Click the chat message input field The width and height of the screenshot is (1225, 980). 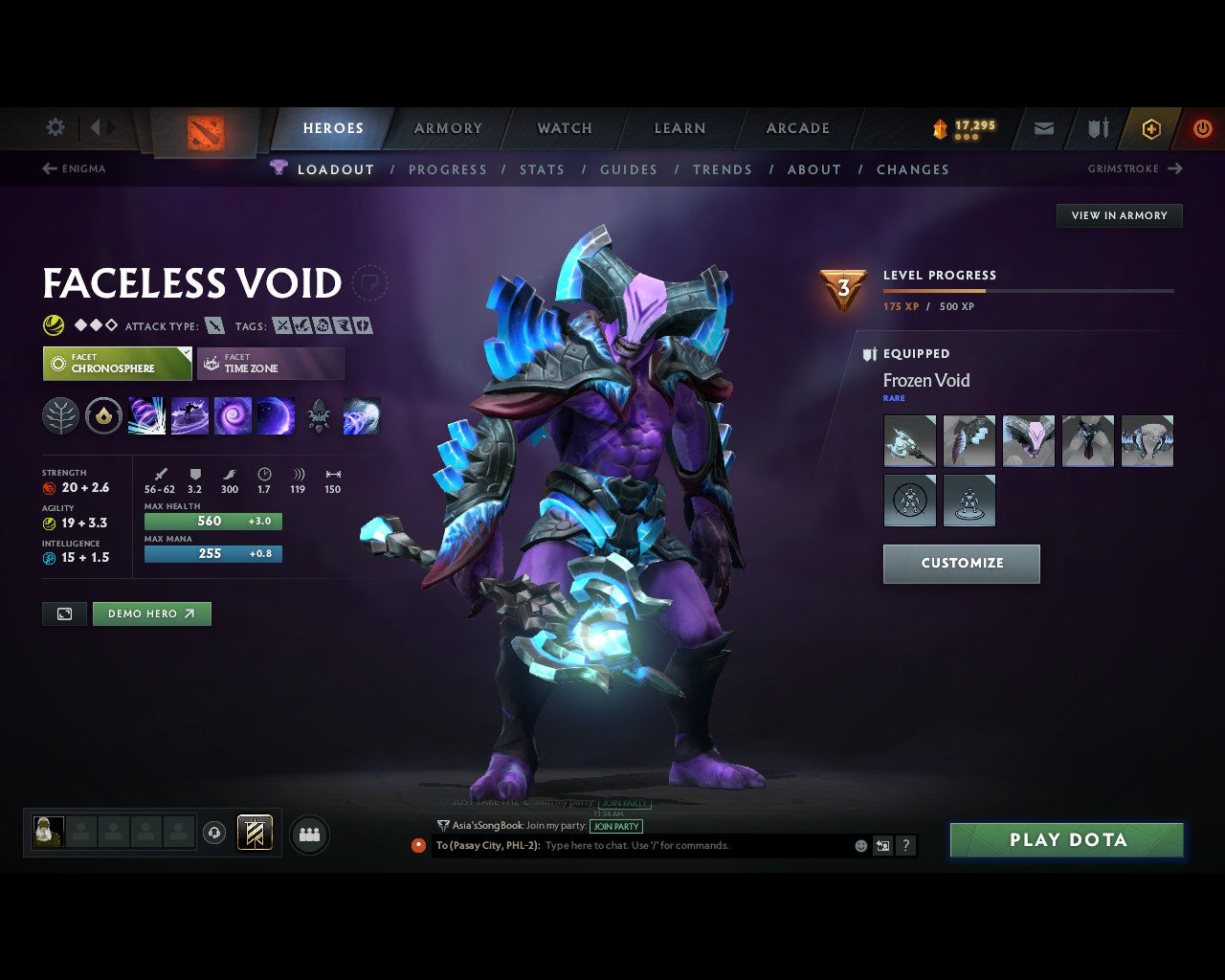(x=670, y=845)
